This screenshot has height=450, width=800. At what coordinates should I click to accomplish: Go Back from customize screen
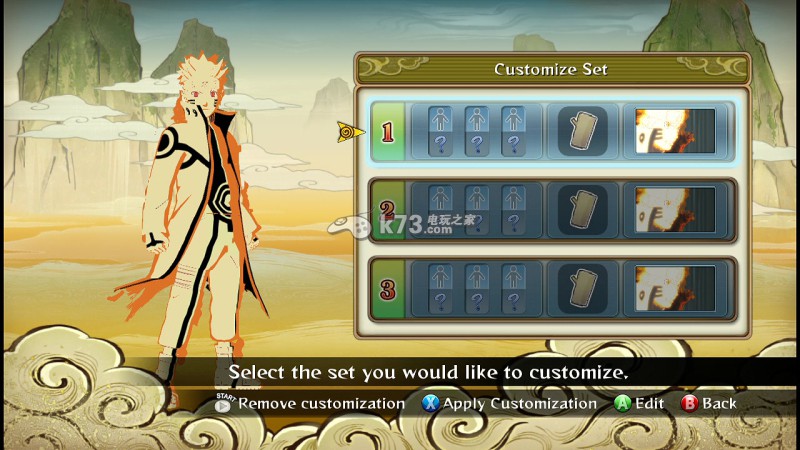[708, 404]
